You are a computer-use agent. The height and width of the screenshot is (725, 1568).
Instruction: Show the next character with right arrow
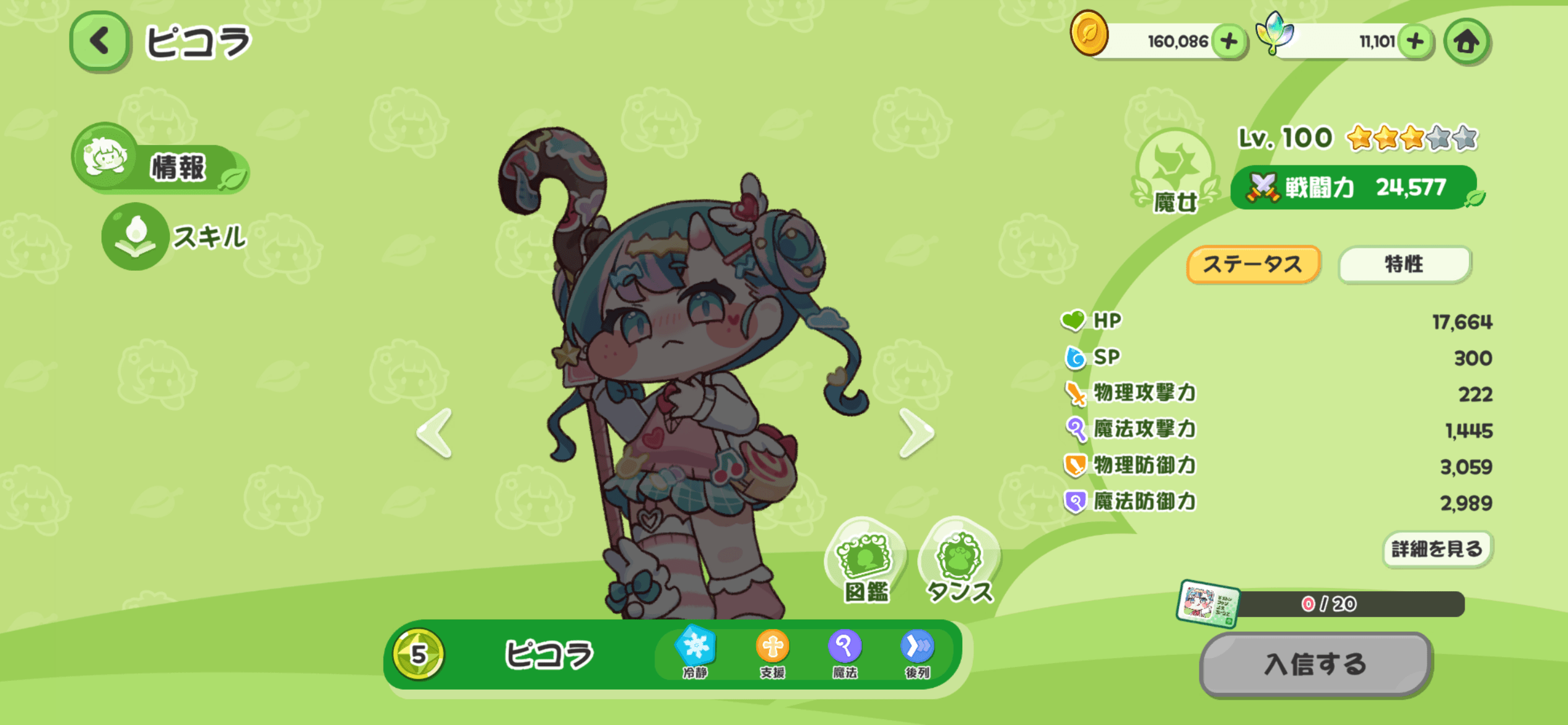[917, 433]
